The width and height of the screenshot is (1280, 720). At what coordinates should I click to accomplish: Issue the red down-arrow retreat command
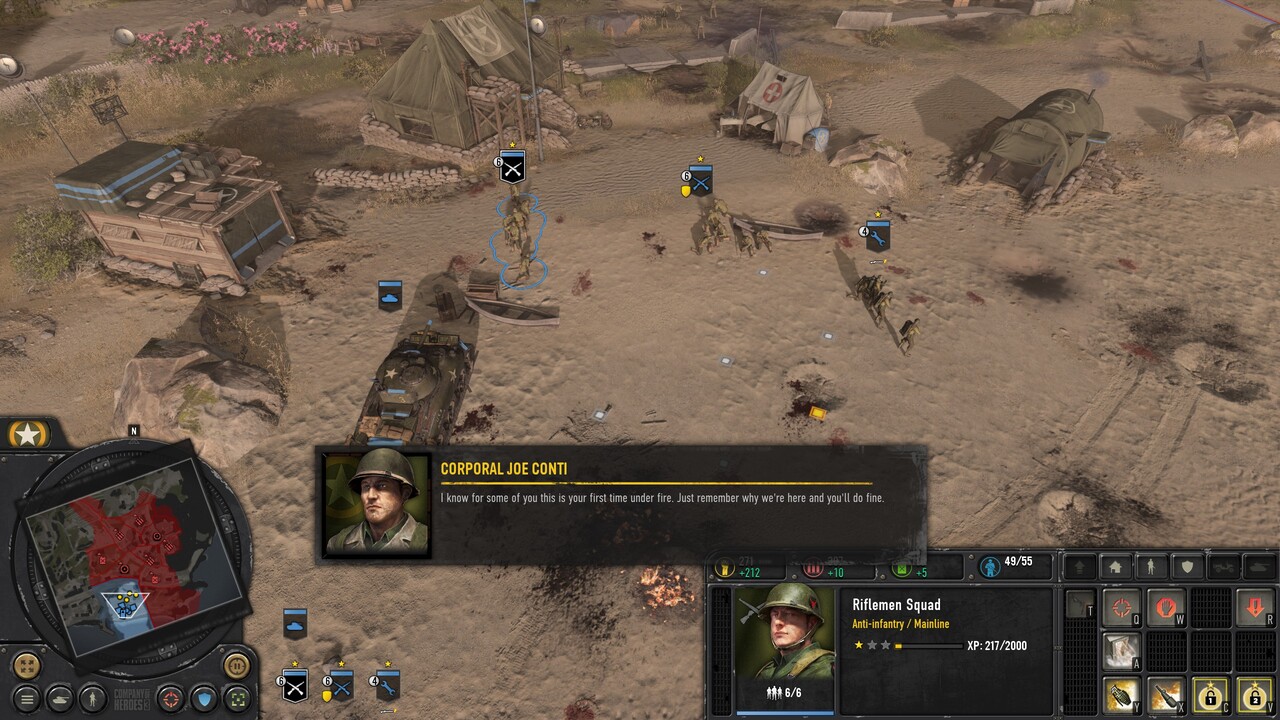tap(1254, 607)
